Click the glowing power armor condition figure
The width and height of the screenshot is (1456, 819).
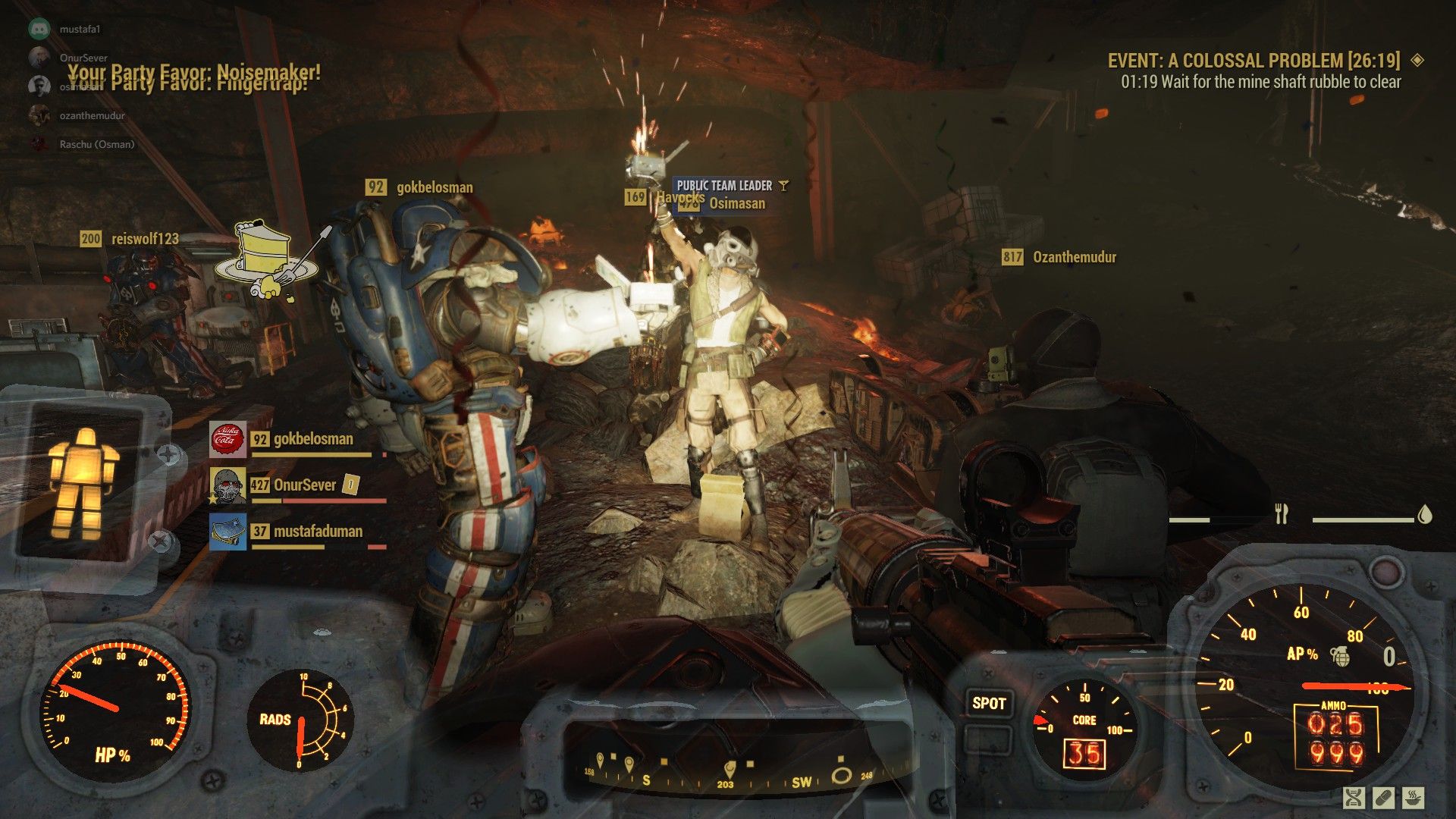tap(83, 482)
